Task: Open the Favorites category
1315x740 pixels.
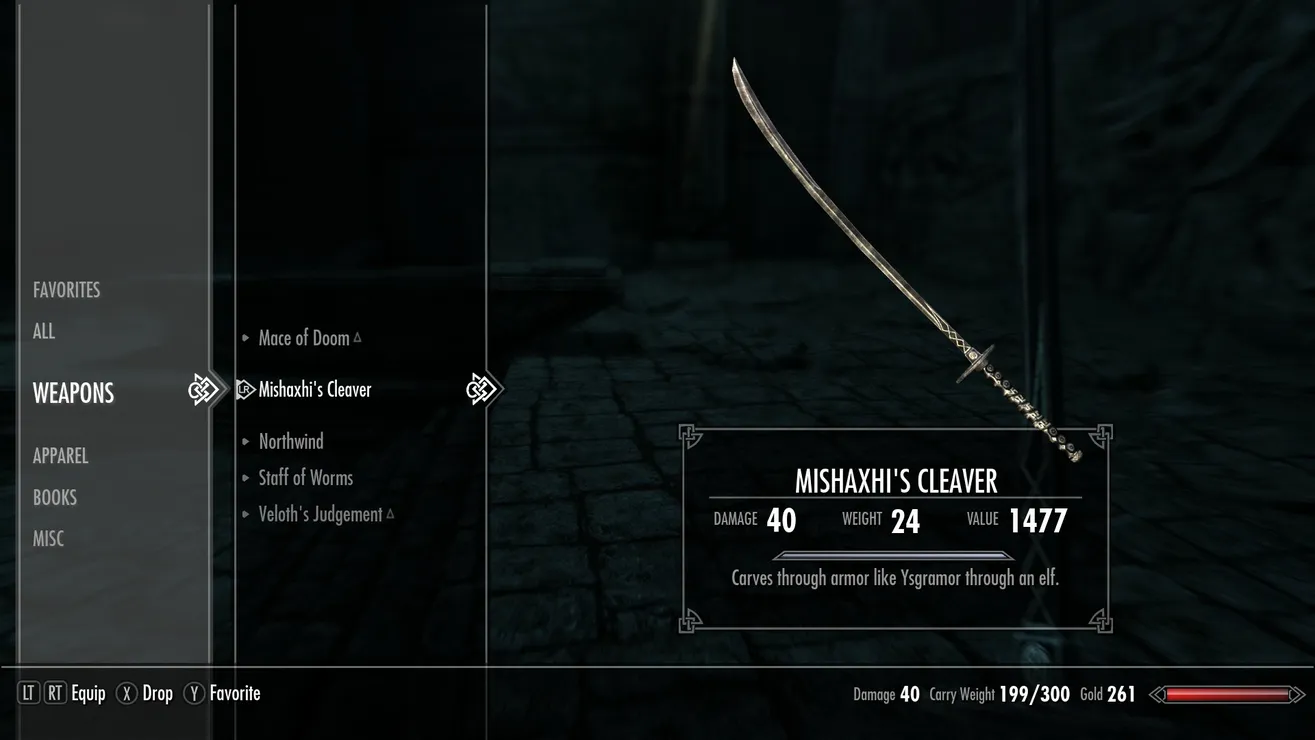Action: [67, 290]
